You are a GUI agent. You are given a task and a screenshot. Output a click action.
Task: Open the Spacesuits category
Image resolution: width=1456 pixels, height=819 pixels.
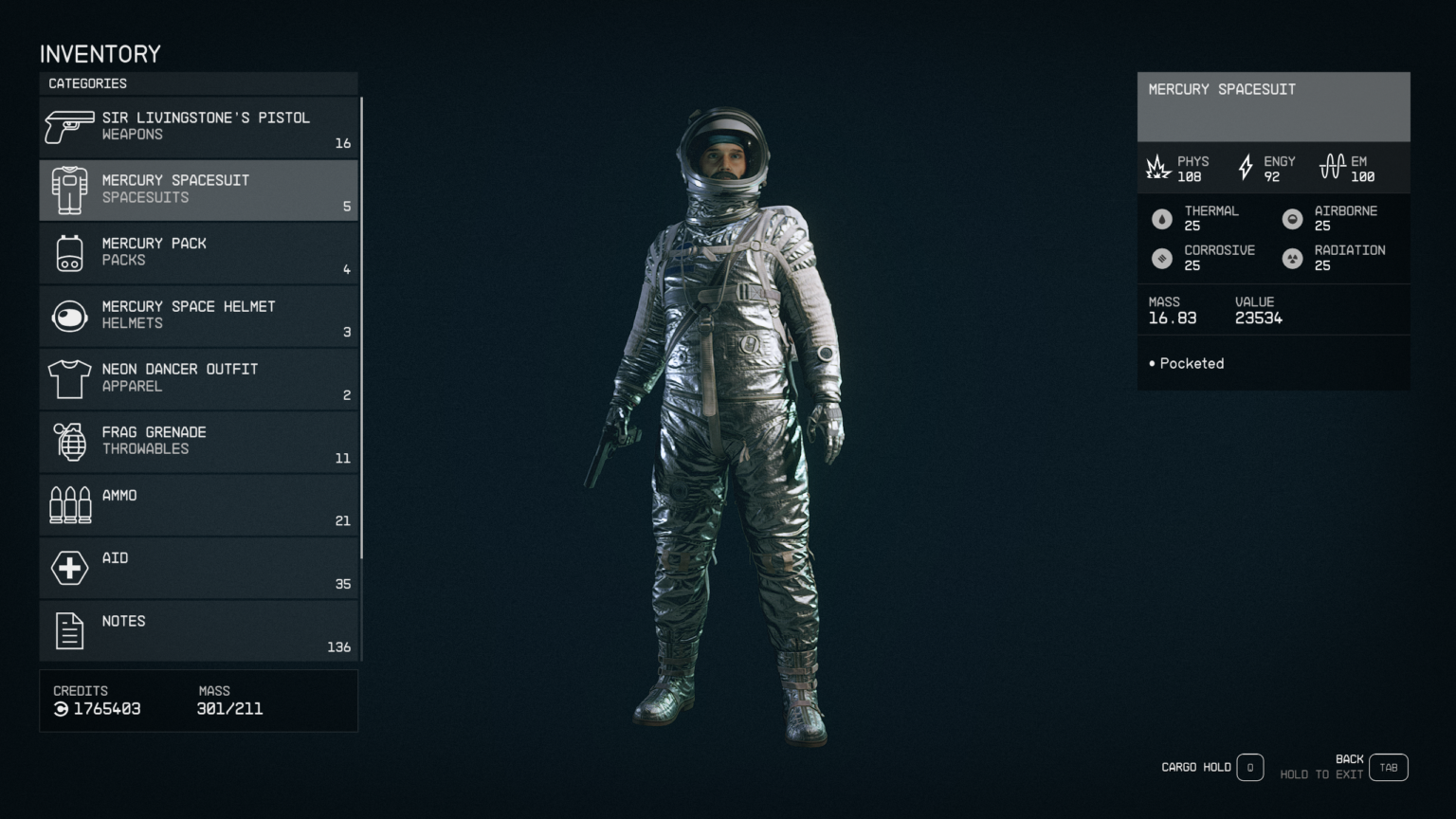(x=198, y=189)
